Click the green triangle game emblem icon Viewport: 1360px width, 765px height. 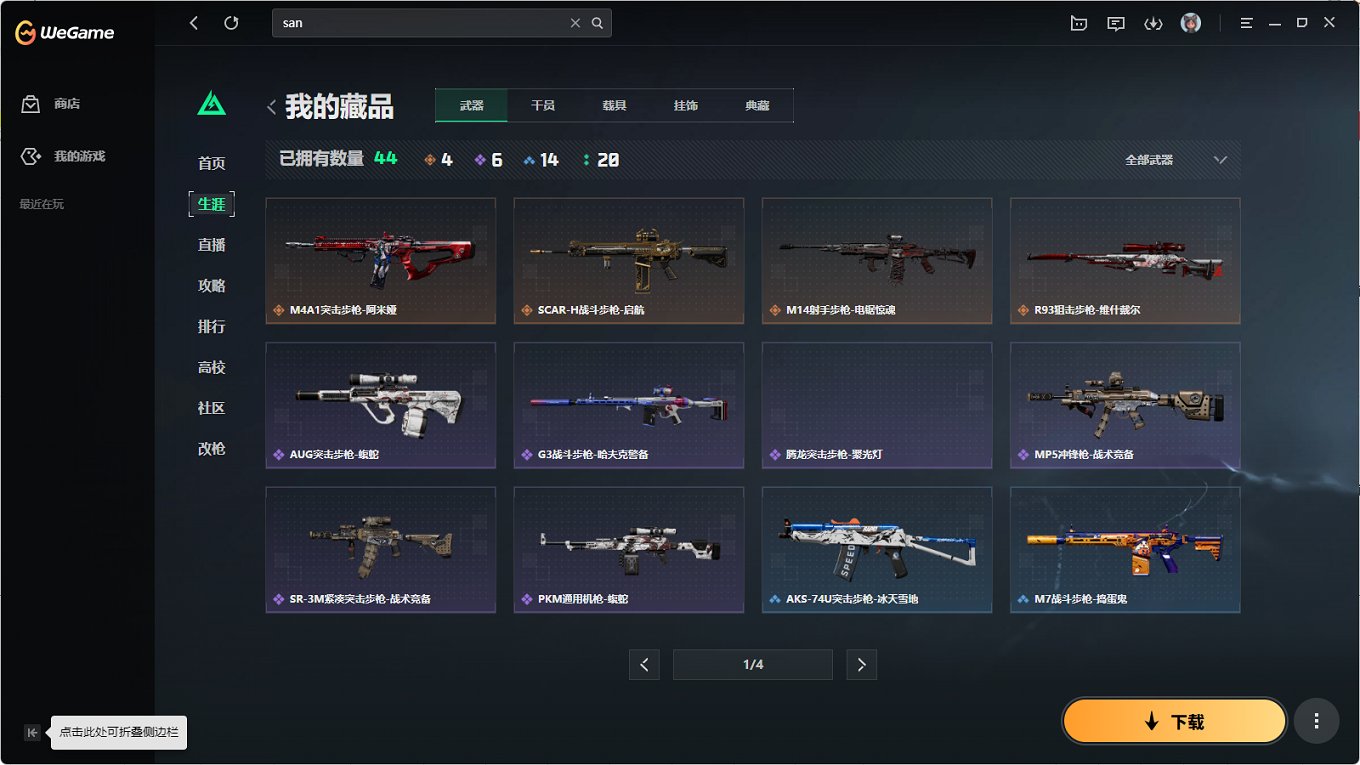210,100
